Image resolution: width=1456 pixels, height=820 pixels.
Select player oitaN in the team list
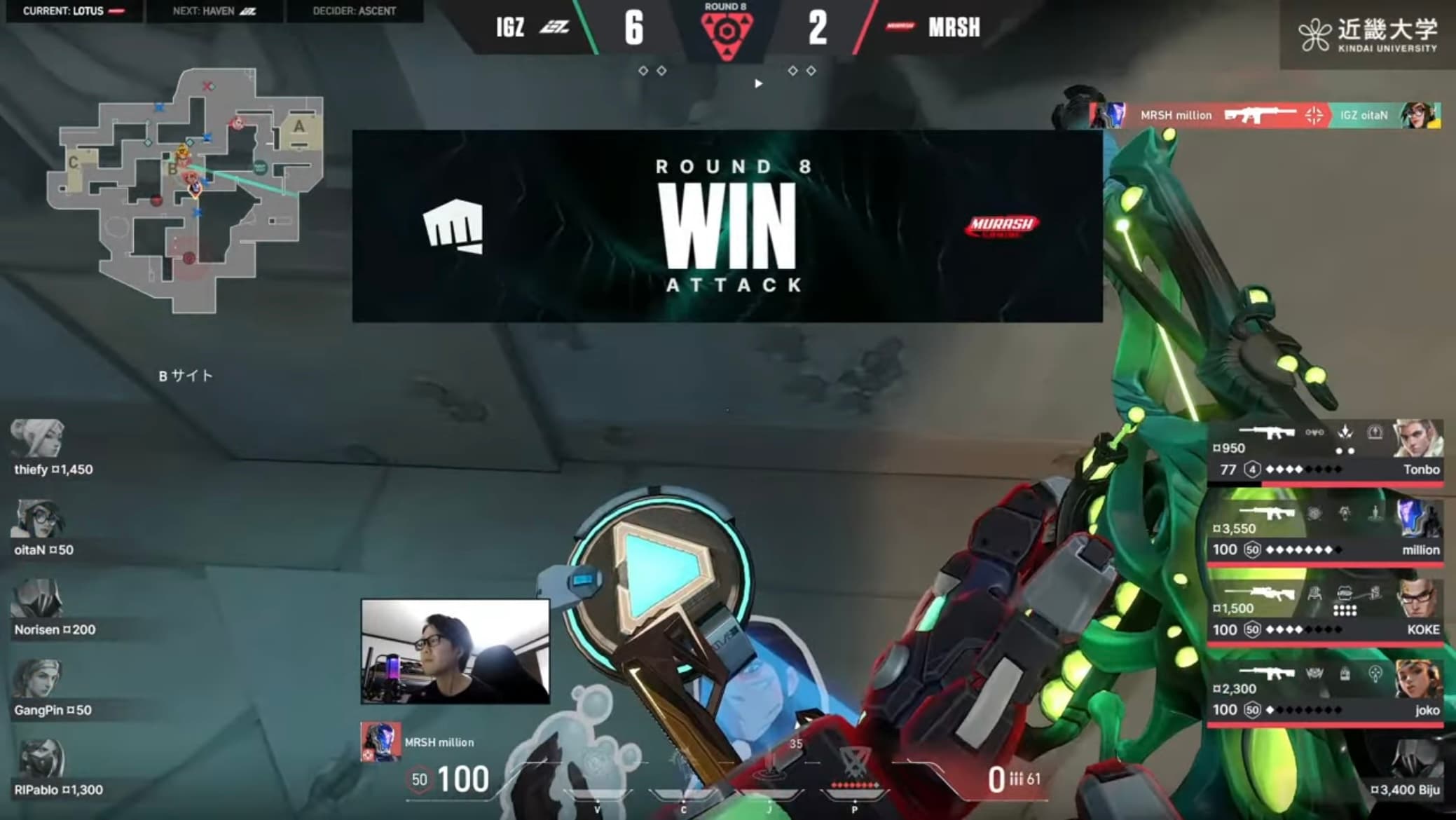pyautogui.click(x=43, y=531)
